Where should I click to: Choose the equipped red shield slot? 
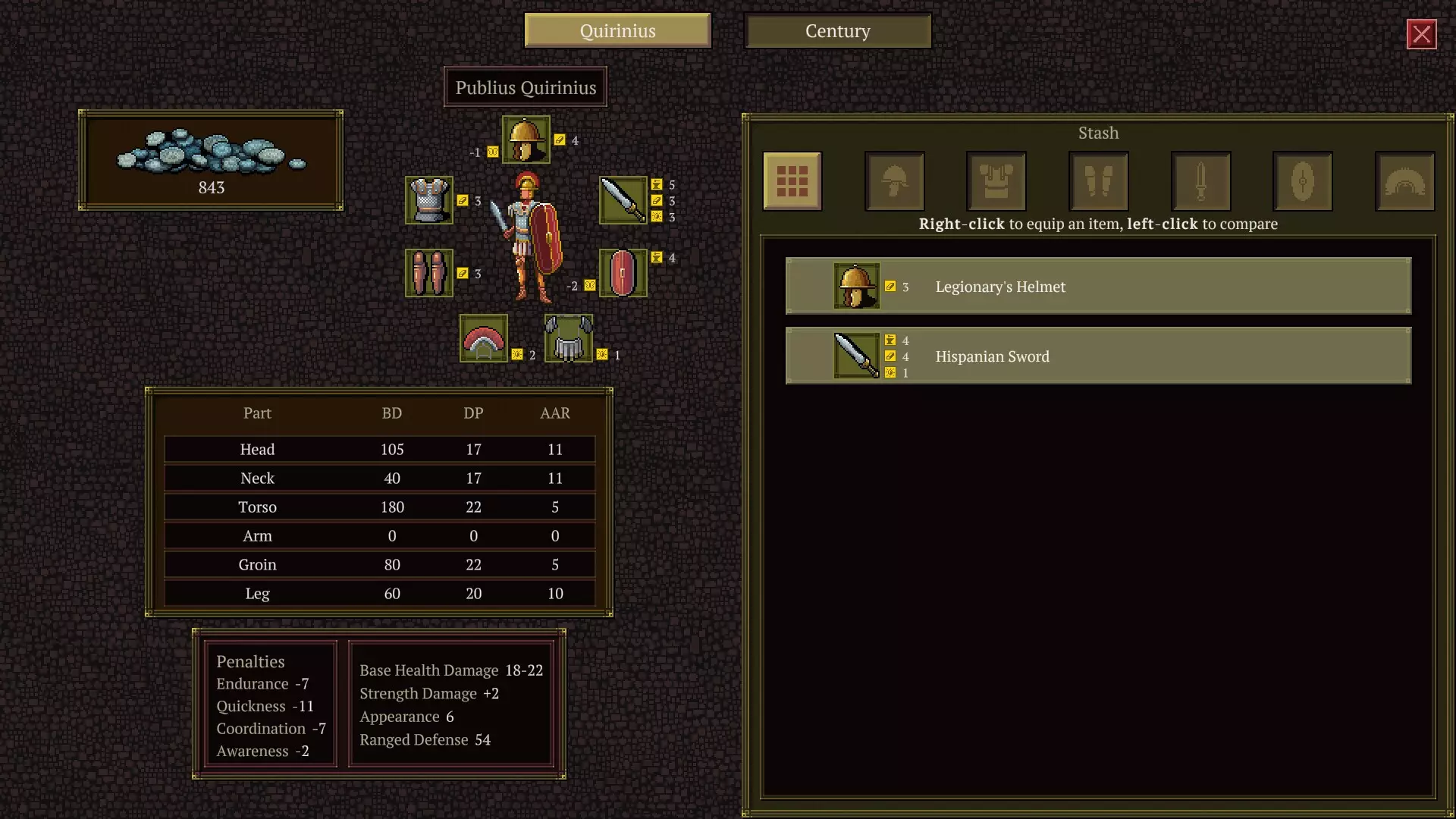(x=623, y=273)
